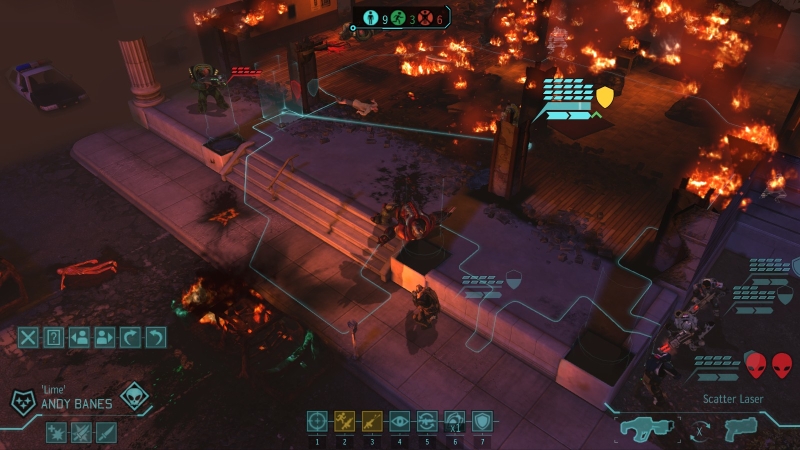The height and width of the screenshot is (450, 800).
Task: Fire weapon using the crosshair ability
Action: tap(317, 421)
